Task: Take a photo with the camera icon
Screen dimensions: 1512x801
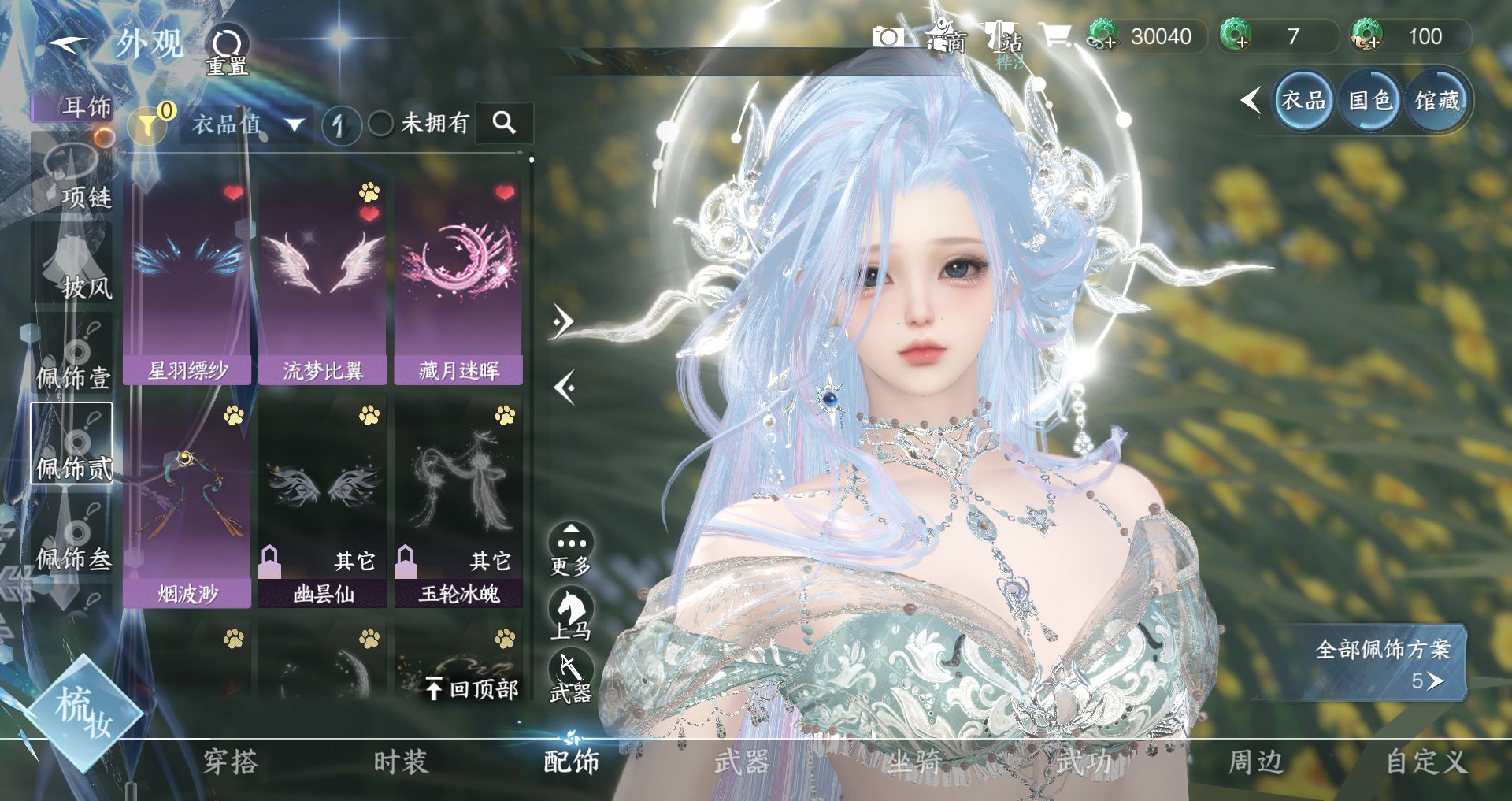Action: [888, 37]
